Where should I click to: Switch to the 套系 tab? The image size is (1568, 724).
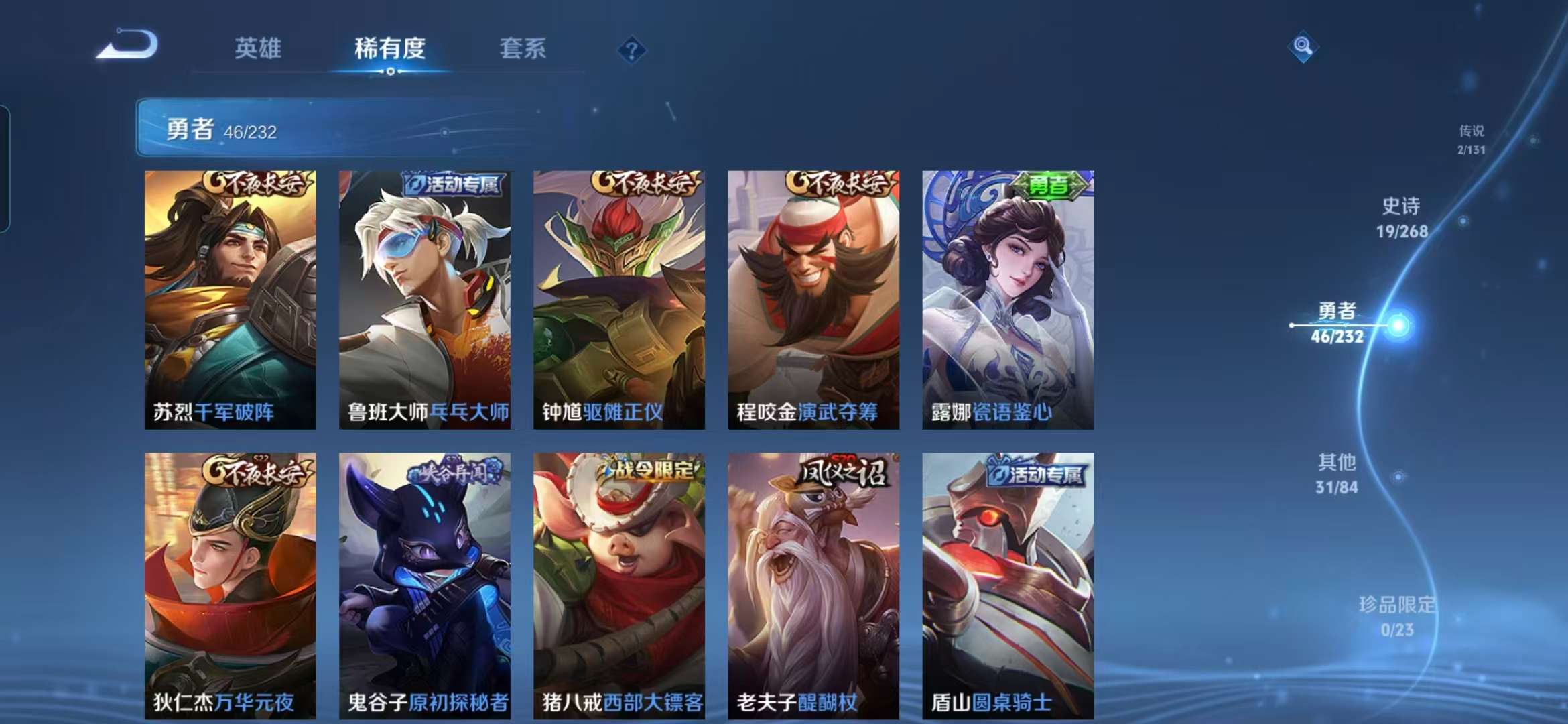click(x=523, y=49)
